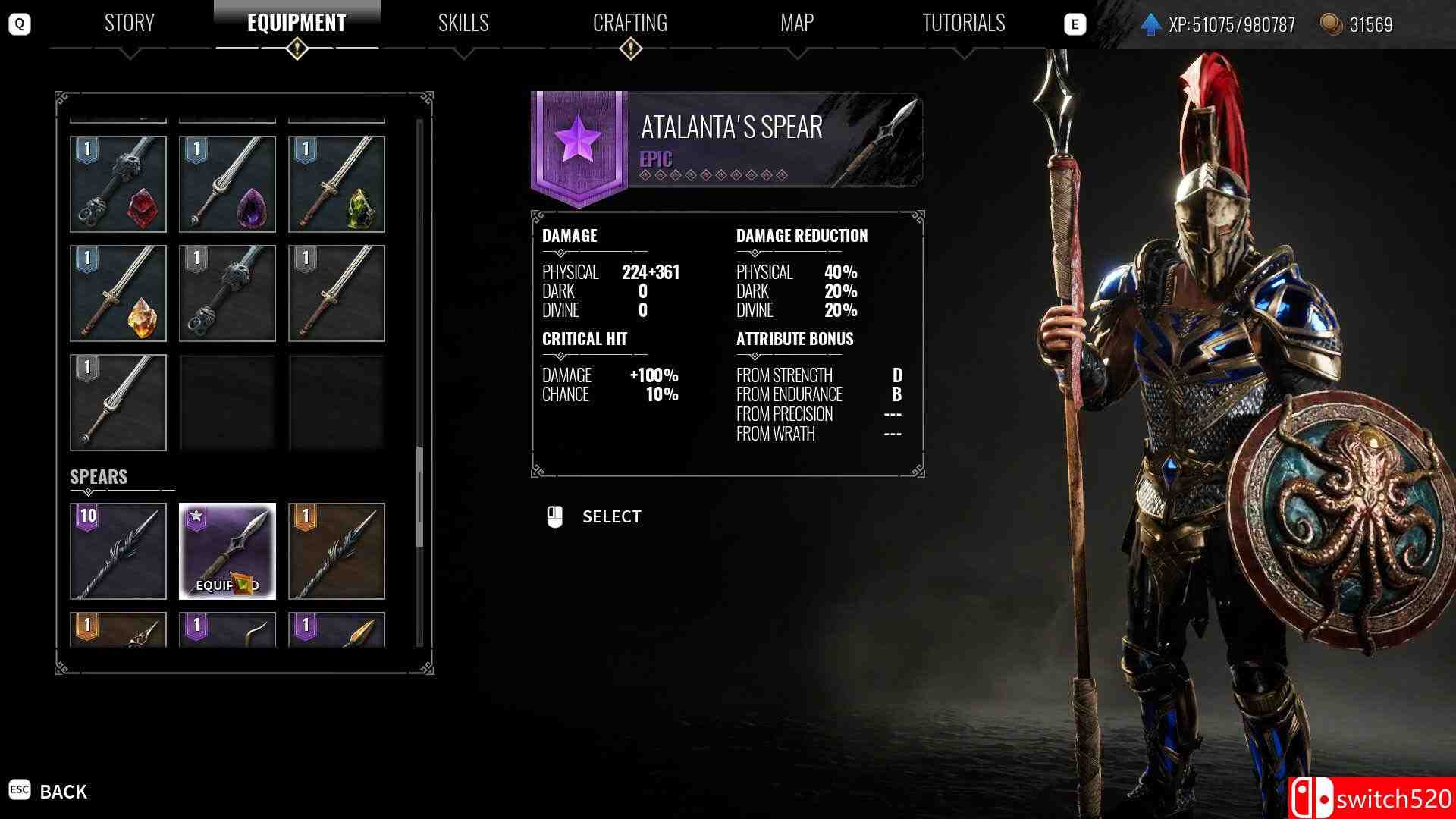Click the inventory list scrollbar
This screenshot has width=1456, height=819.
(x=419, y=497)
